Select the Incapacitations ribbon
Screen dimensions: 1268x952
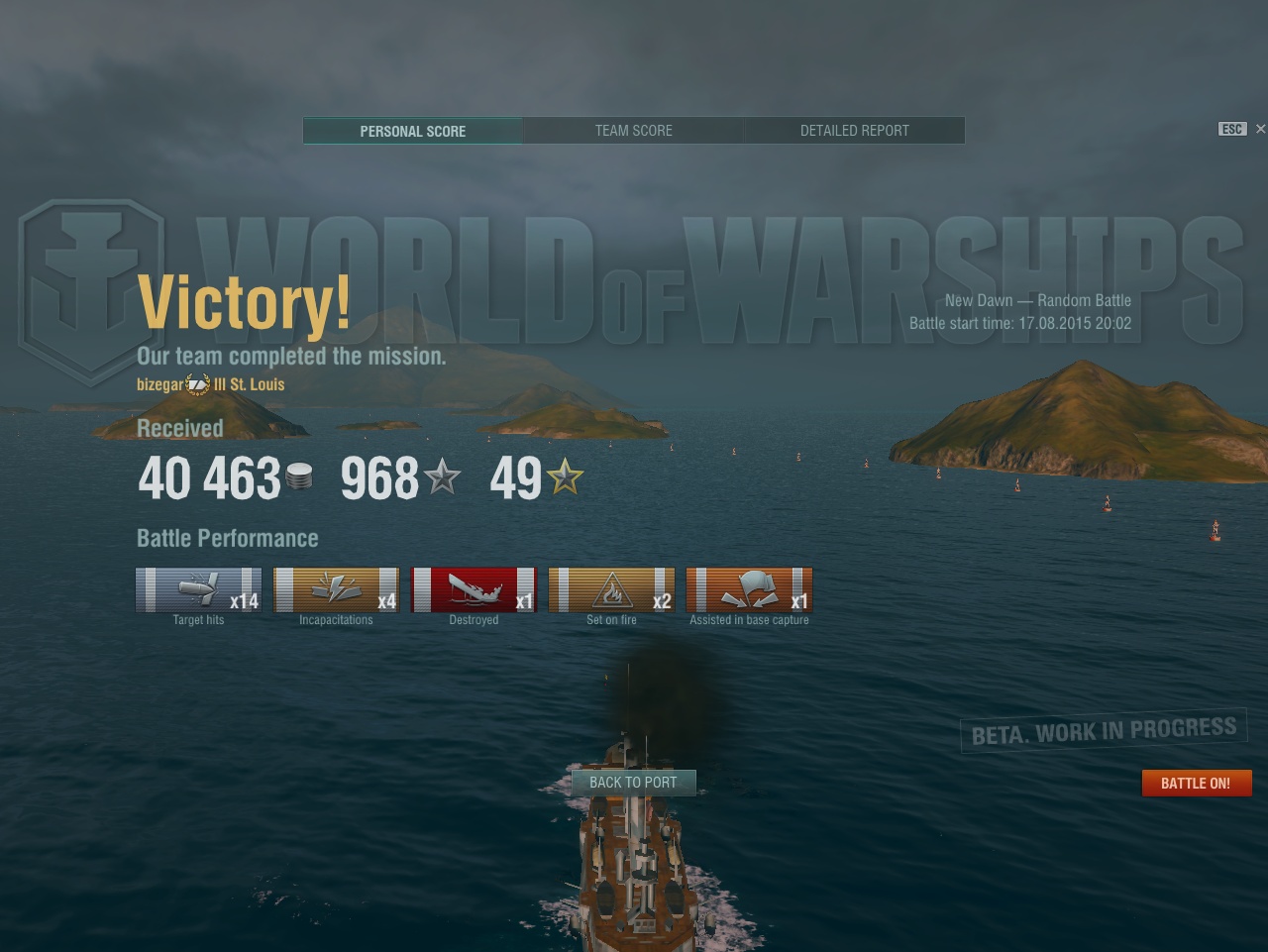coord(336,590)
